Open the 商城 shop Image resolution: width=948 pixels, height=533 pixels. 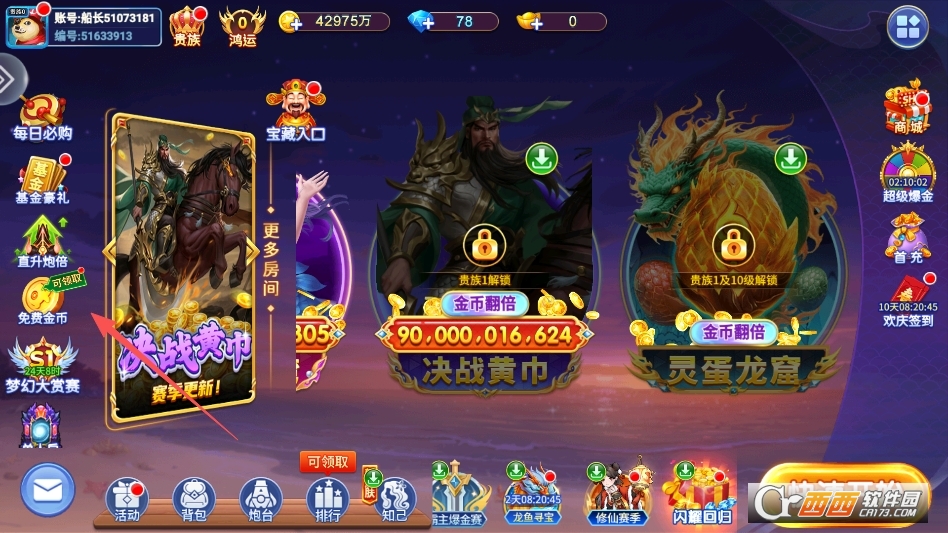(x=907, y=108)
